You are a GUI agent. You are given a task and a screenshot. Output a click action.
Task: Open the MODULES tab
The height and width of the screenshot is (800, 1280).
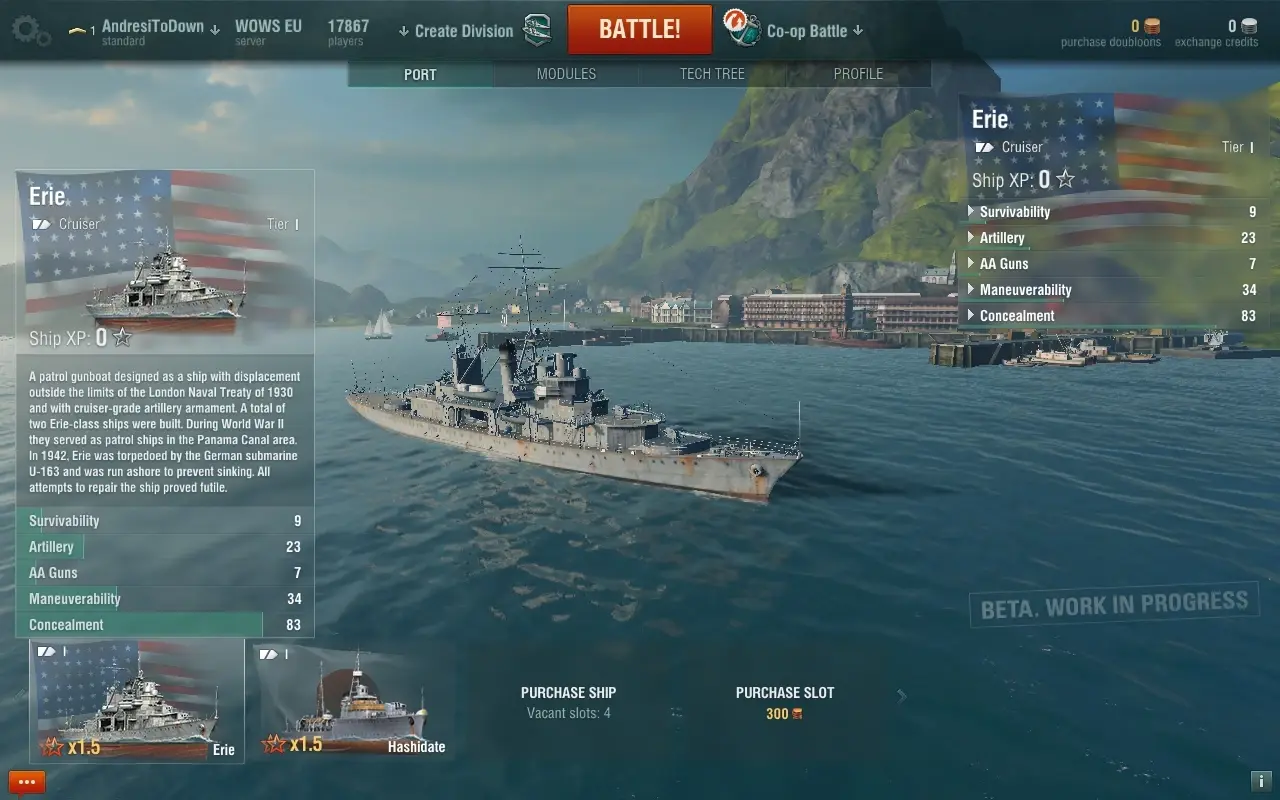click(566, 73)
